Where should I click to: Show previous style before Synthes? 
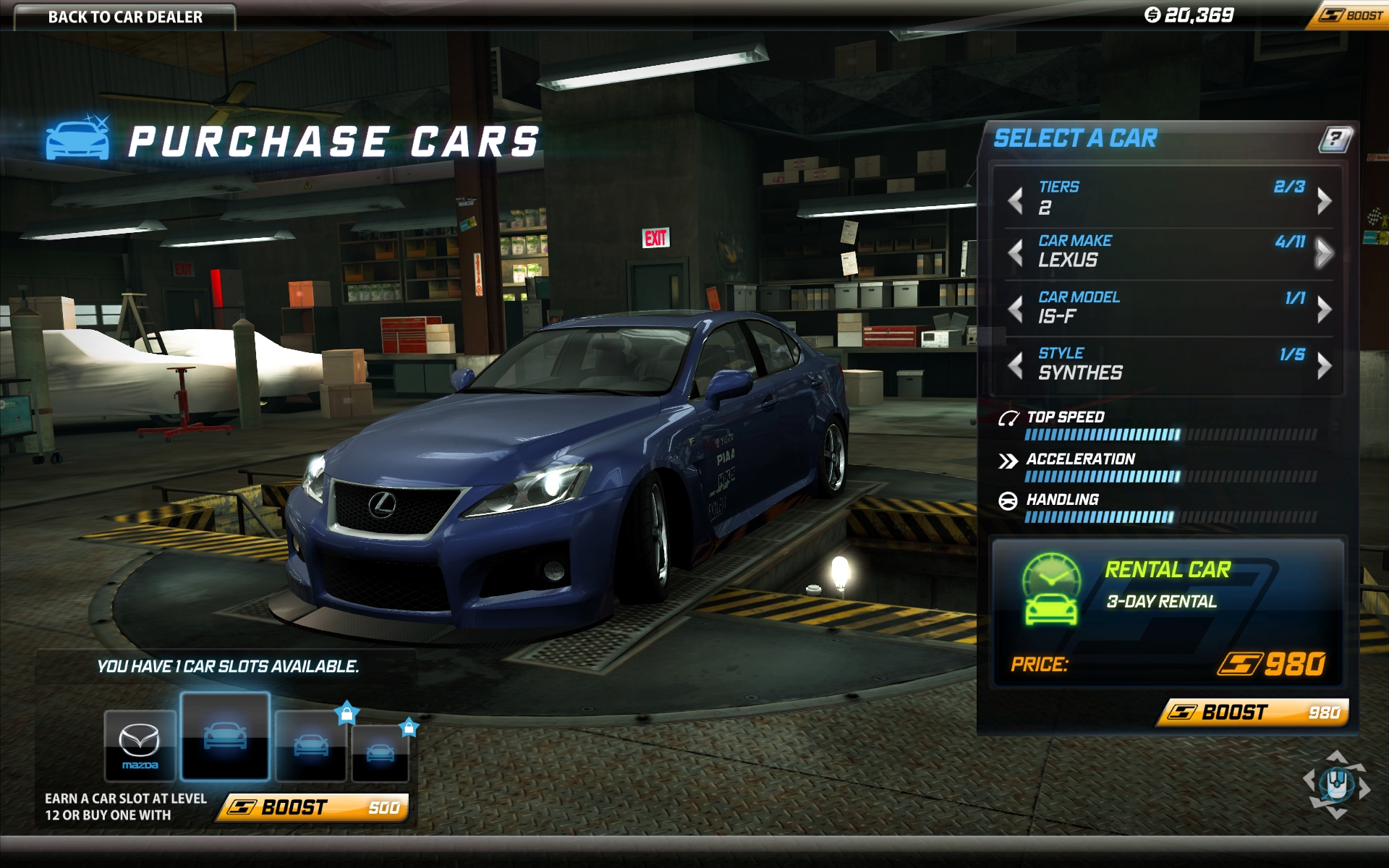click(x=1016, y=365)
